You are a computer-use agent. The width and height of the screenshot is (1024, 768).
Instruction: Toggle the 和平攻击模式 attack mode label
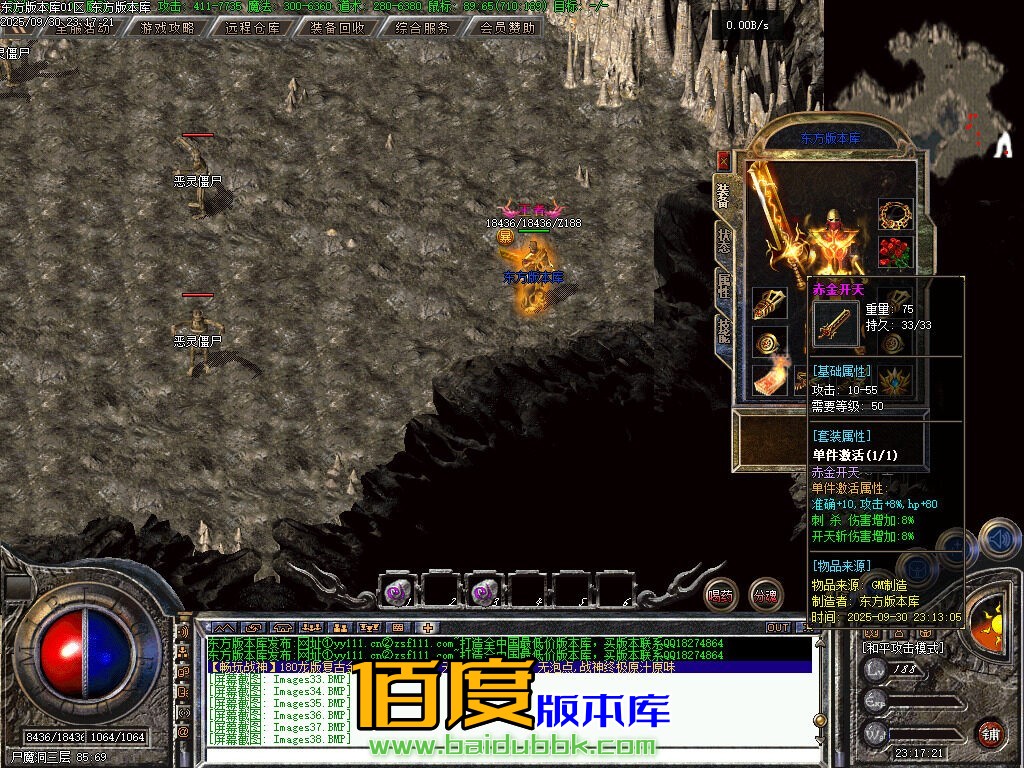[902, 647]
